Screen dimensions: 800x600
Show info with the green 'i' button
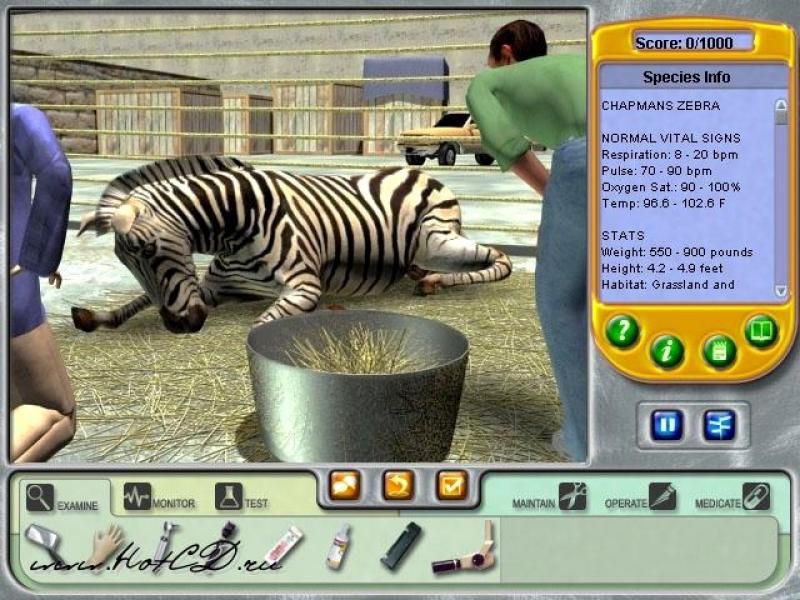(x=667, y=351)
